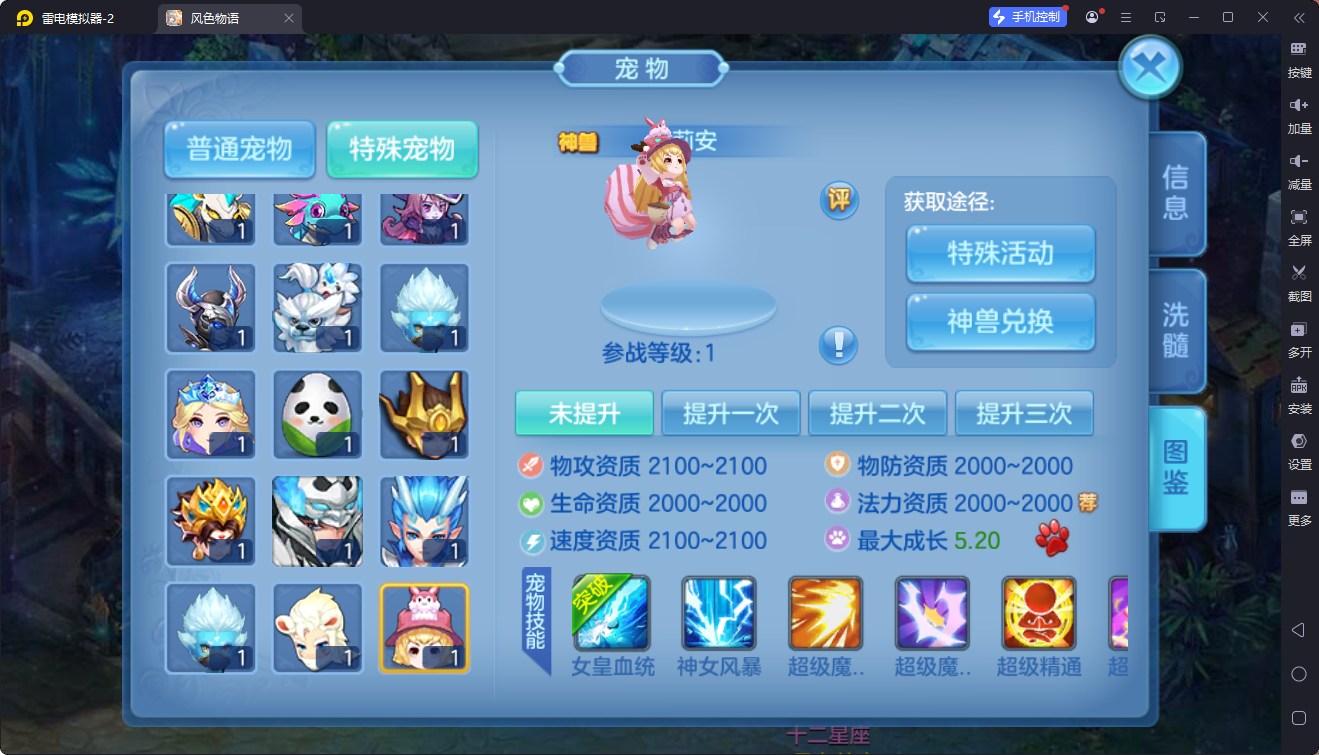Click the exclamation mark hint icon
The height and width of the screenshot is (755, 1319).
(838, 345)
